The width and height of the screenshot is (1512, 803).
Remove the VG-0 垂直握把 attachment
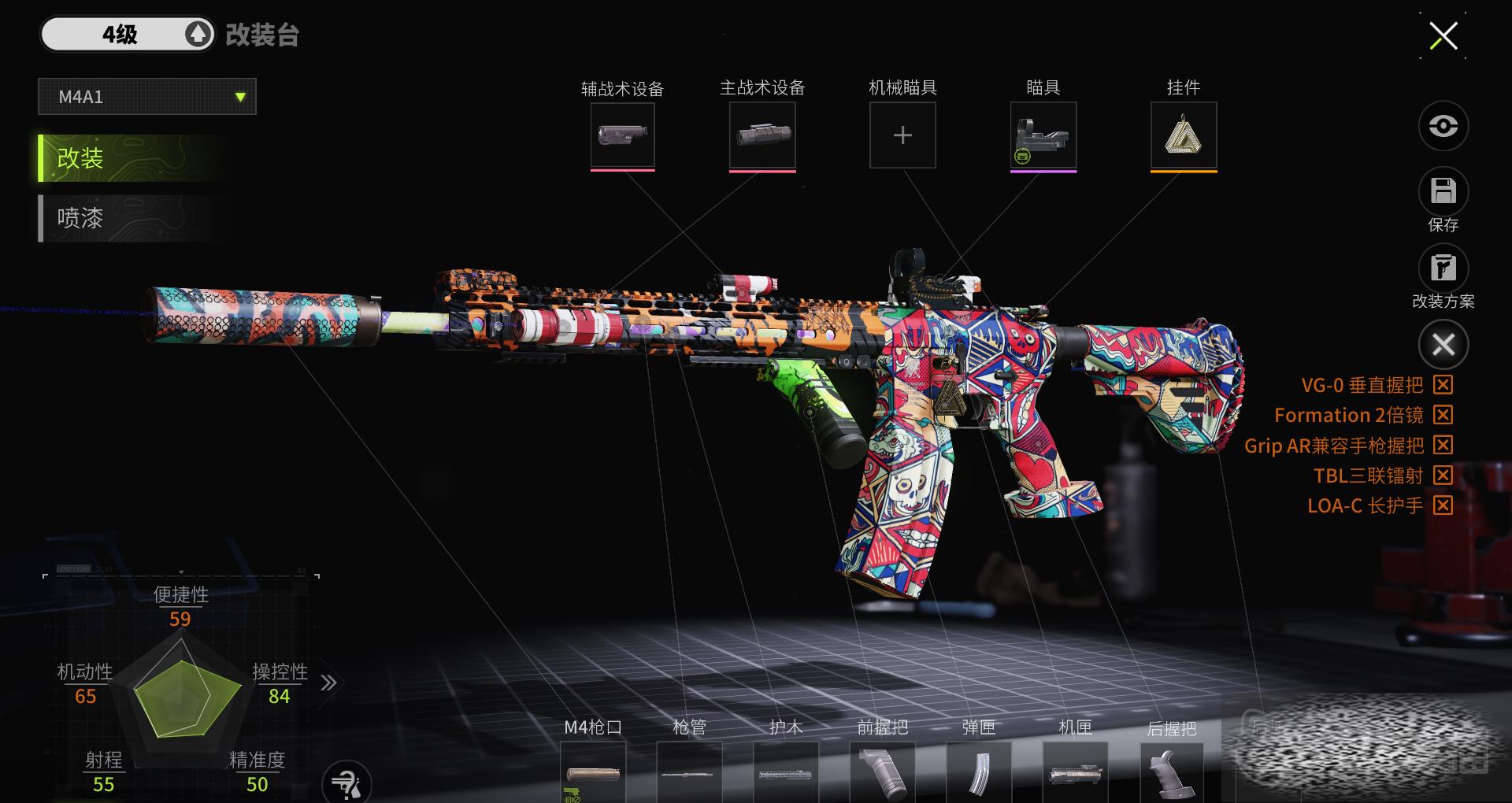[x=1443, y=385]
